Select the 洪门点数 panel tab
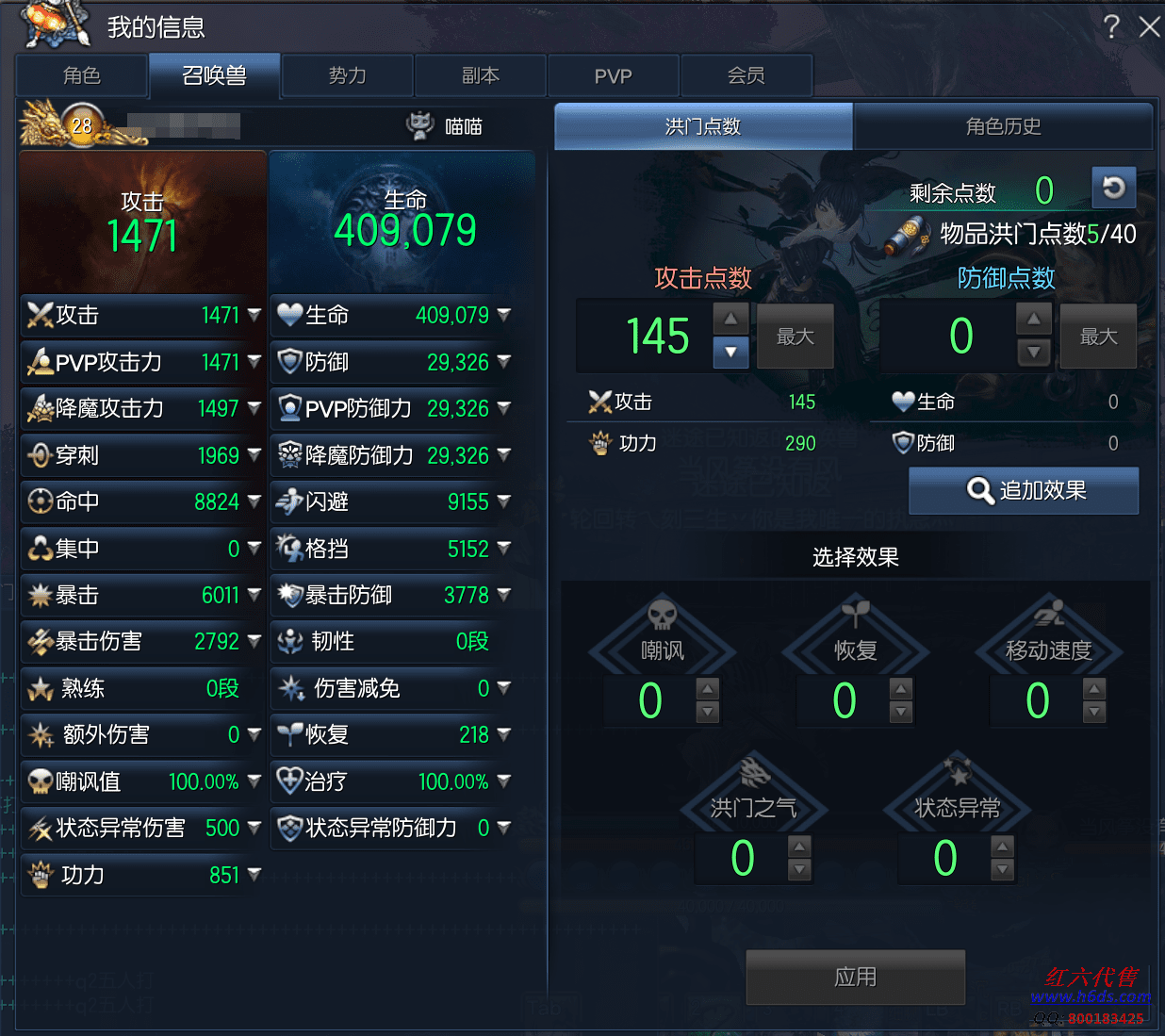The height and width of the screenshot is (1036, 1165). point(703,126)
